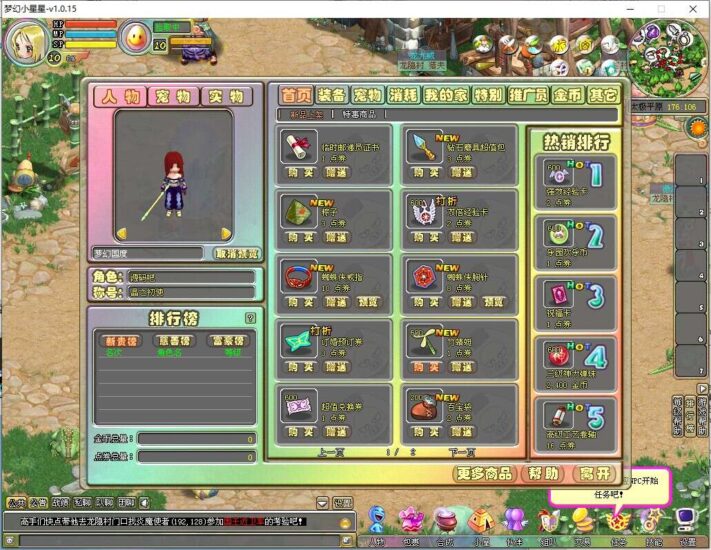Viewport: 711px width, 550px height.
Task: Leave the shop with 离开
Action: pyautogui.click(x=596, y=473)
